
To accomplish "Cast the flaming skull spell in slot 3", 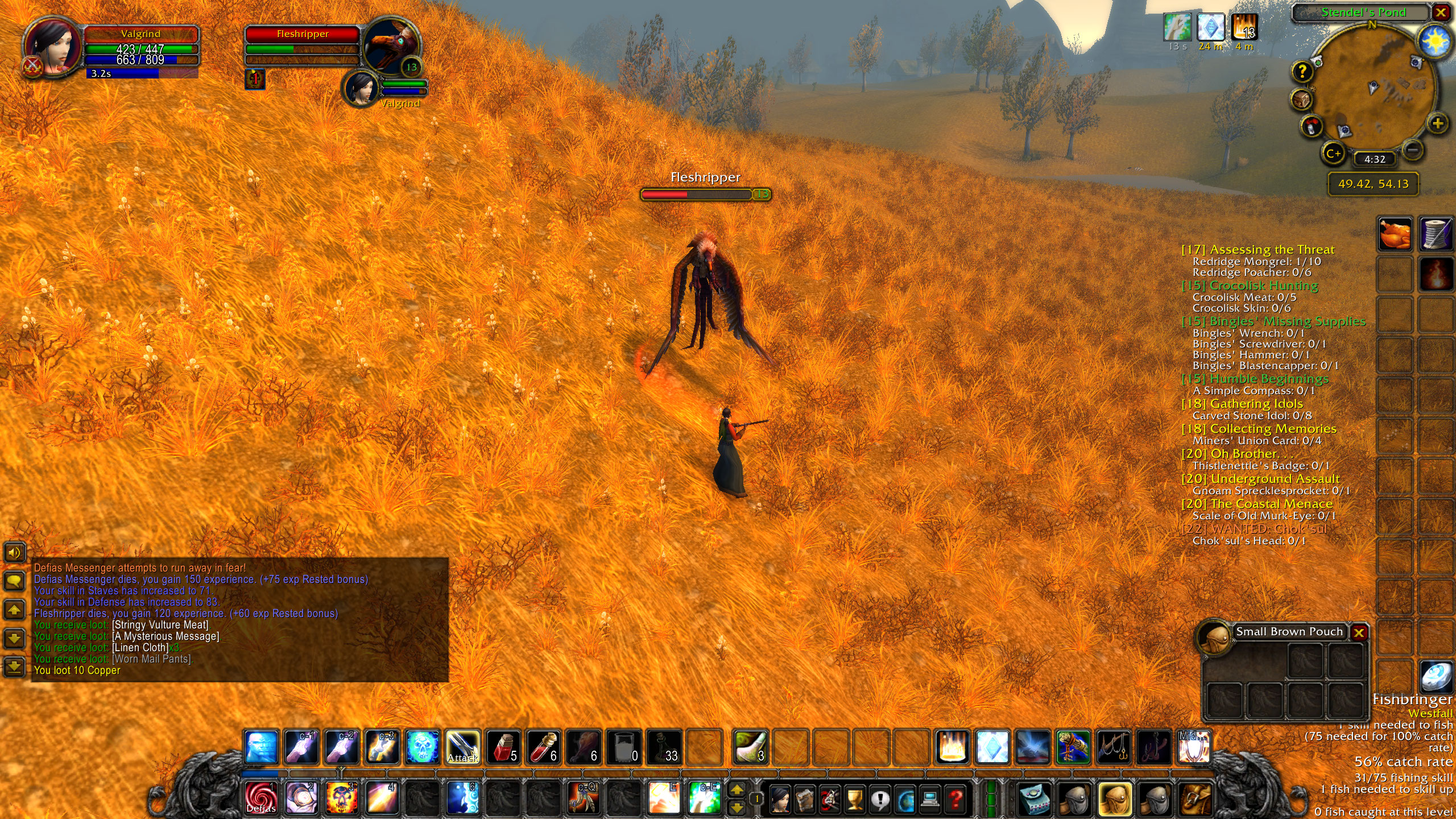I will click(x=341, y=797).
